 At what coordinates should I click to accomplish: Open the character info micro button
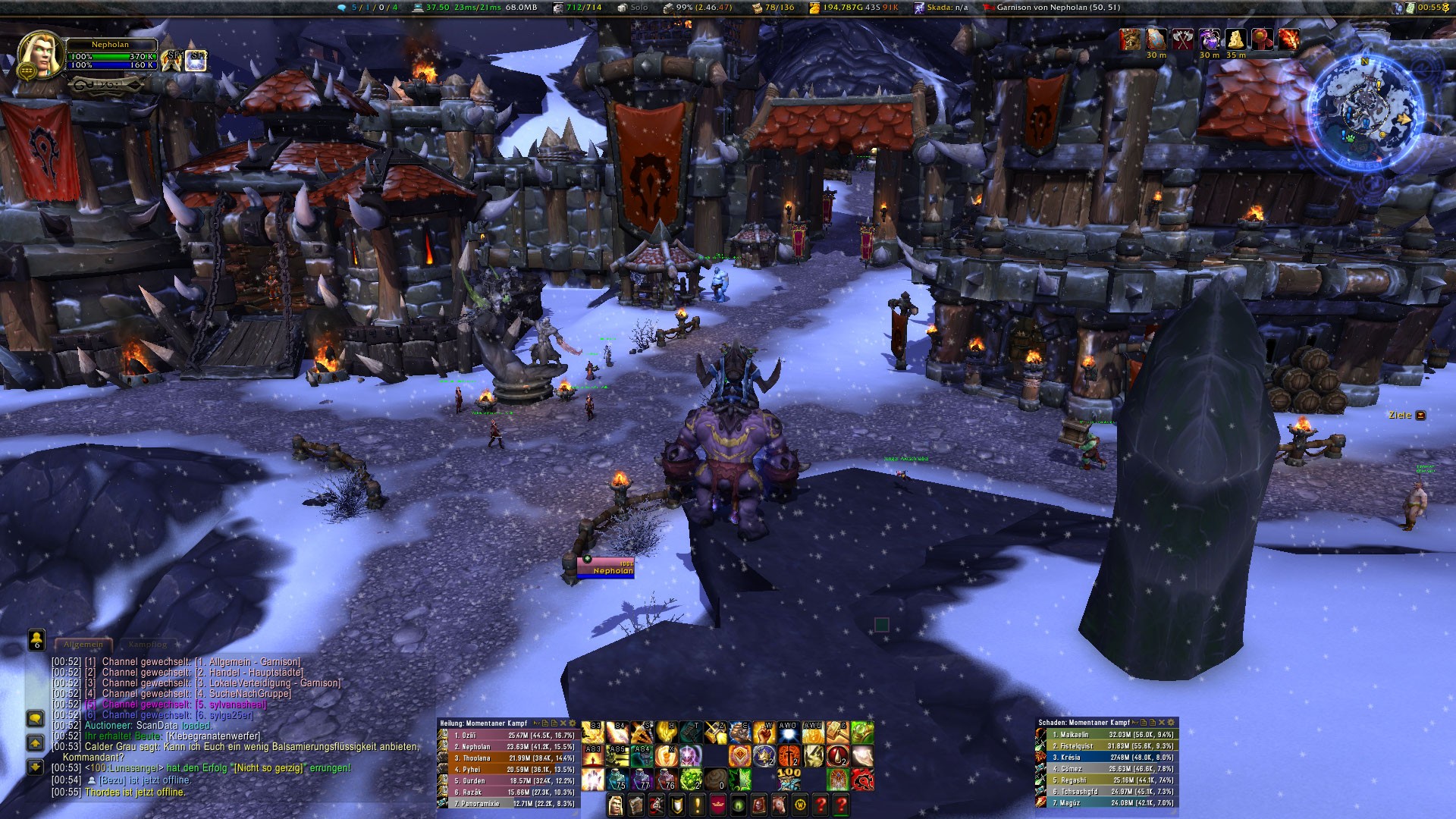pos(616,805)
